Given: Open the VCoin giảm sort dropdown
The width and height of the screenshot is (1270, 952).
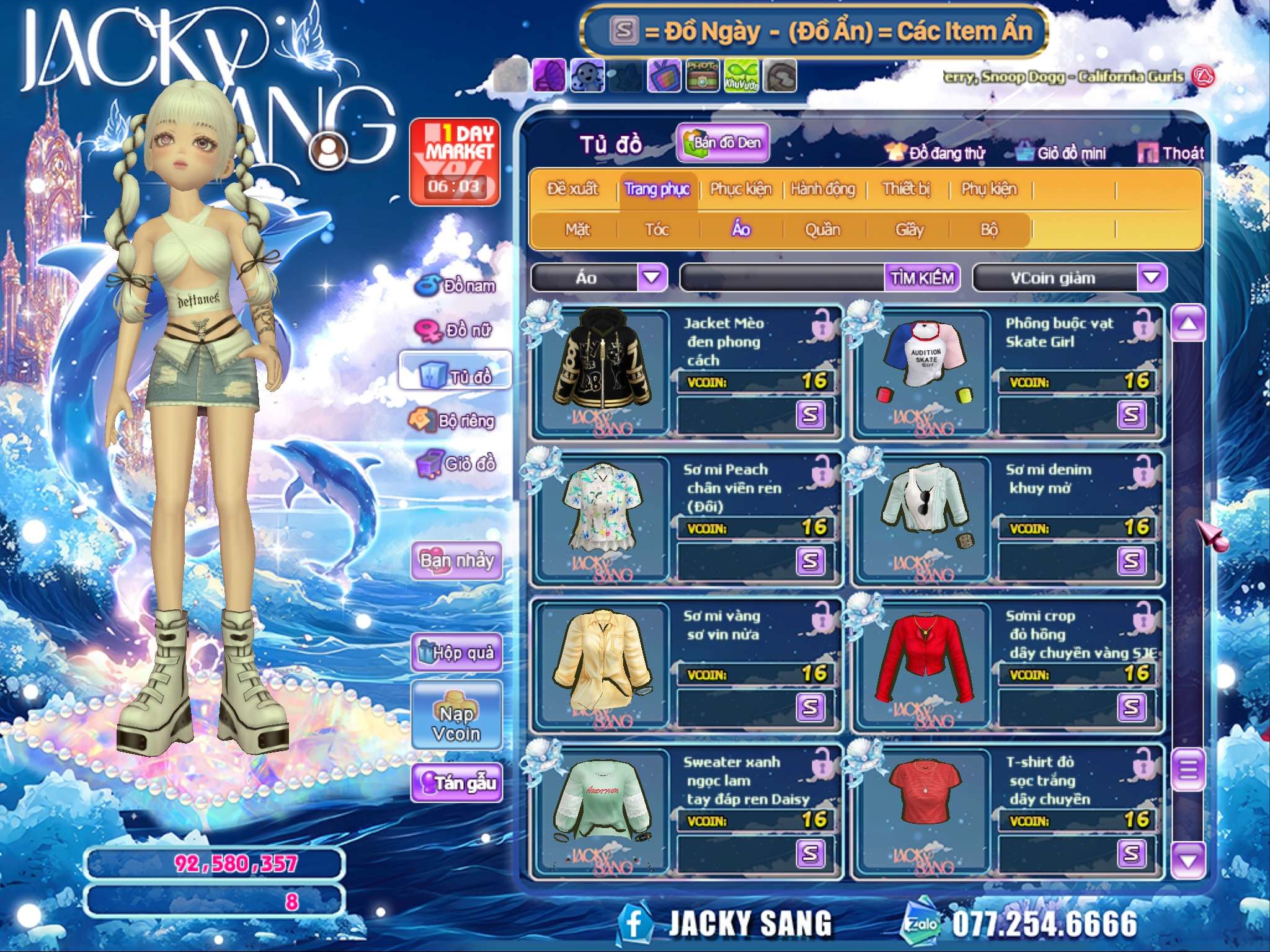Looking at the screenshot, I should [x=1151, y=278].
